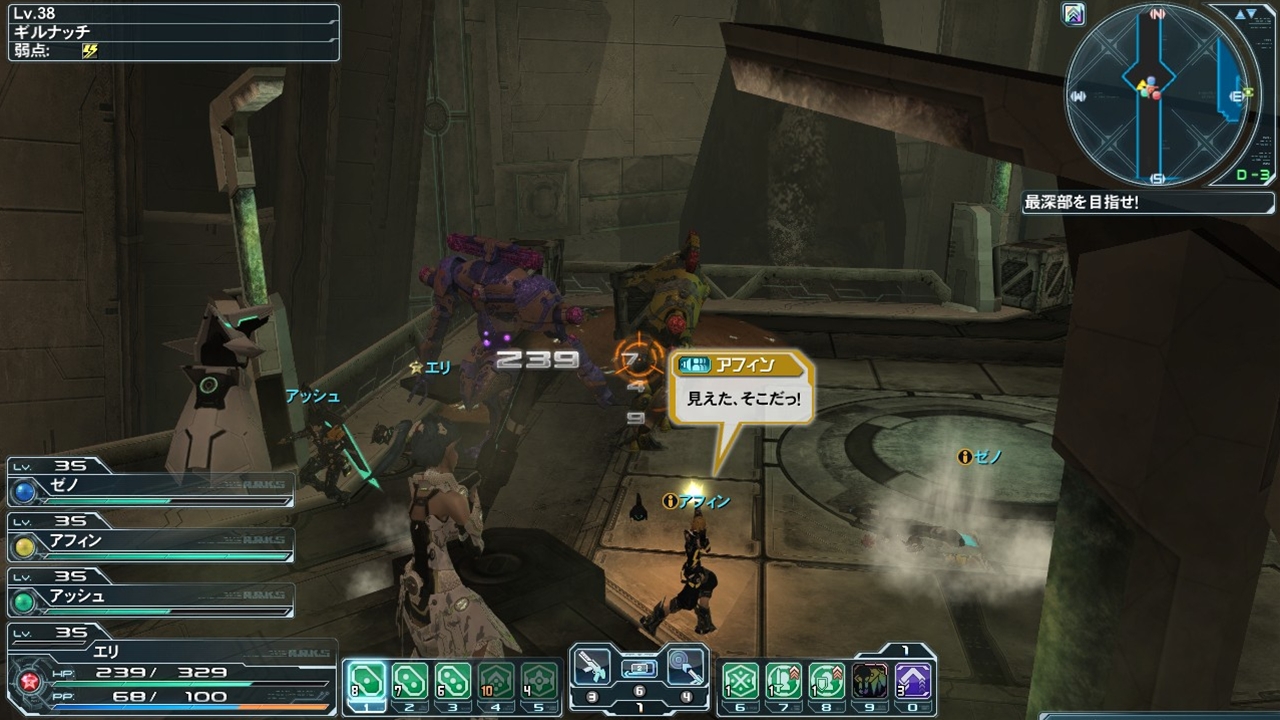
Task: Use the dimmed item with count 10
Action: [496, 681]
